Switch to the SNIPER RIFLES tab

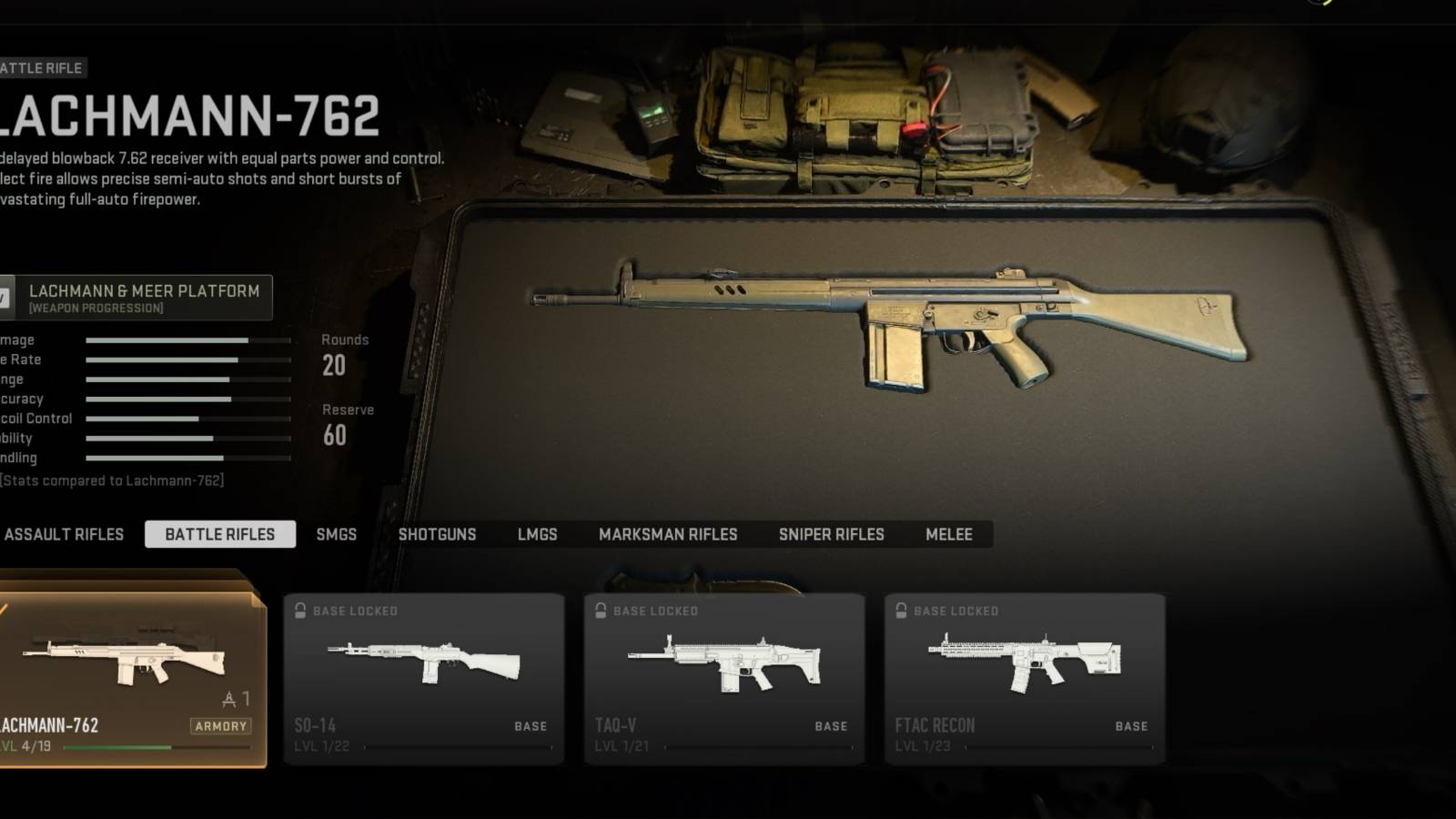click(x=831, y=534)
